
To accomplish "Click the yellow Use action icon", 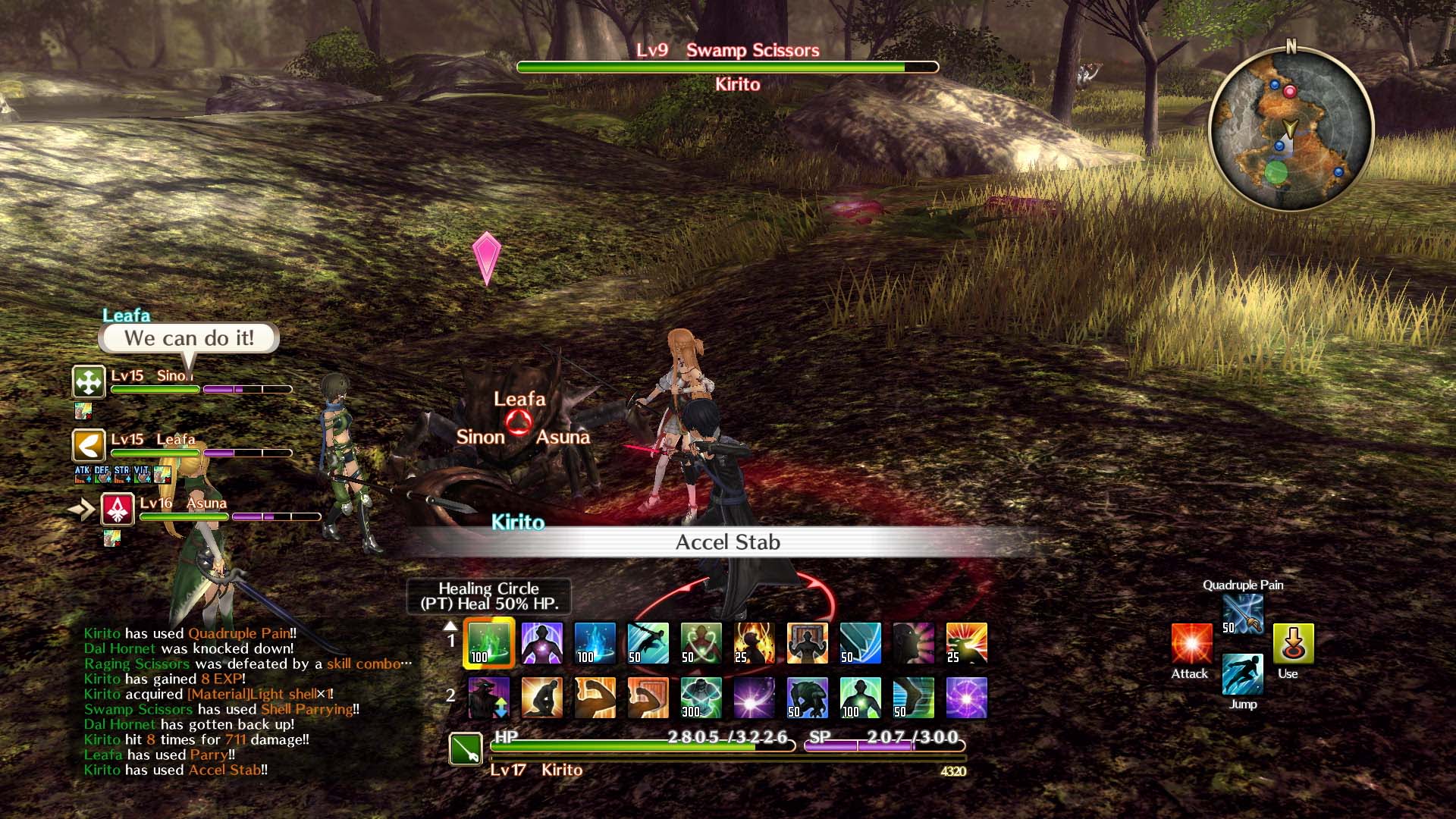I will click(1293, 644).
